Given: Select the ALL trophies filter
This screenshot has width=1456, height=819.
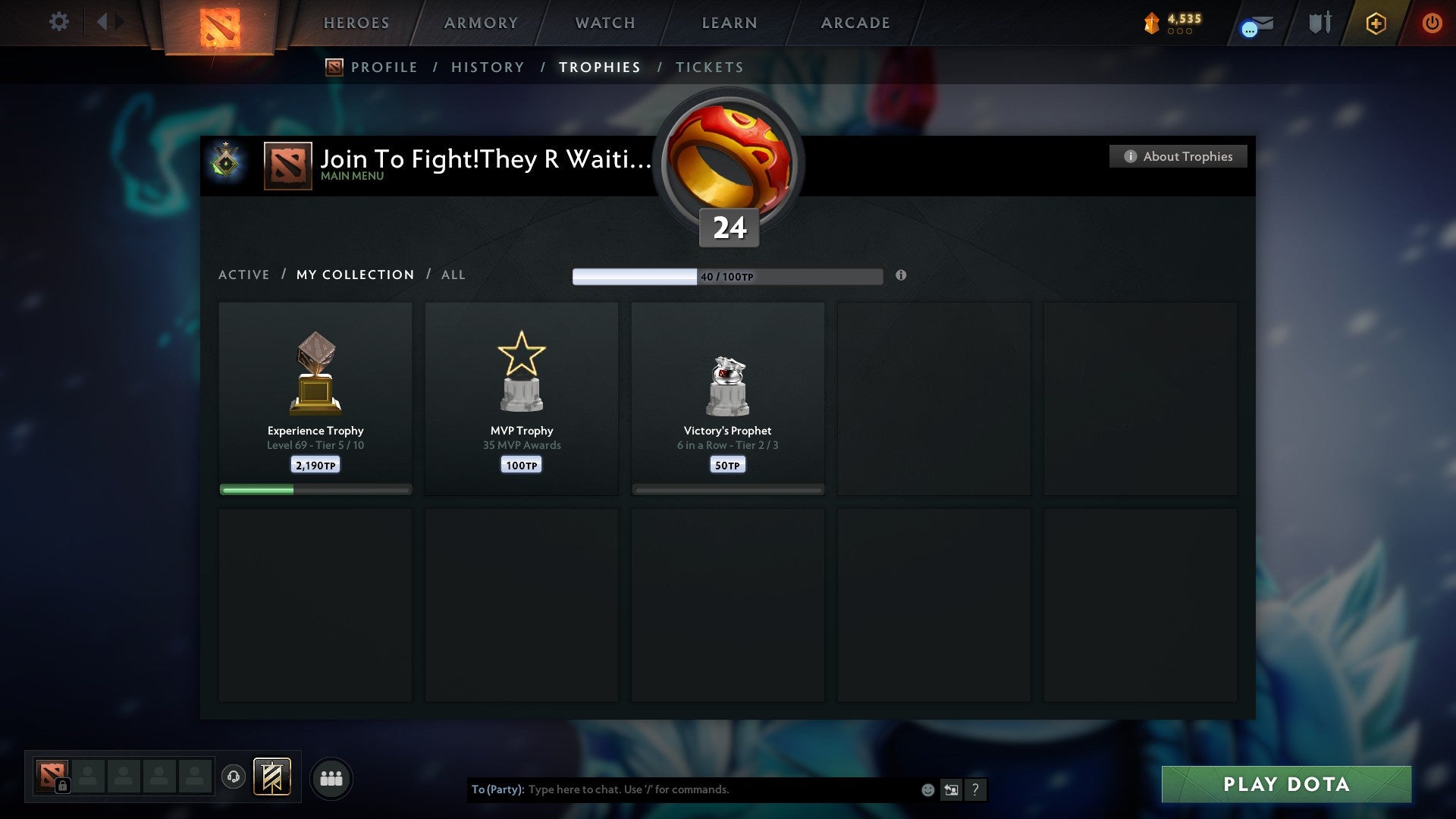Looking at the screenshot, I should (453, 275).
